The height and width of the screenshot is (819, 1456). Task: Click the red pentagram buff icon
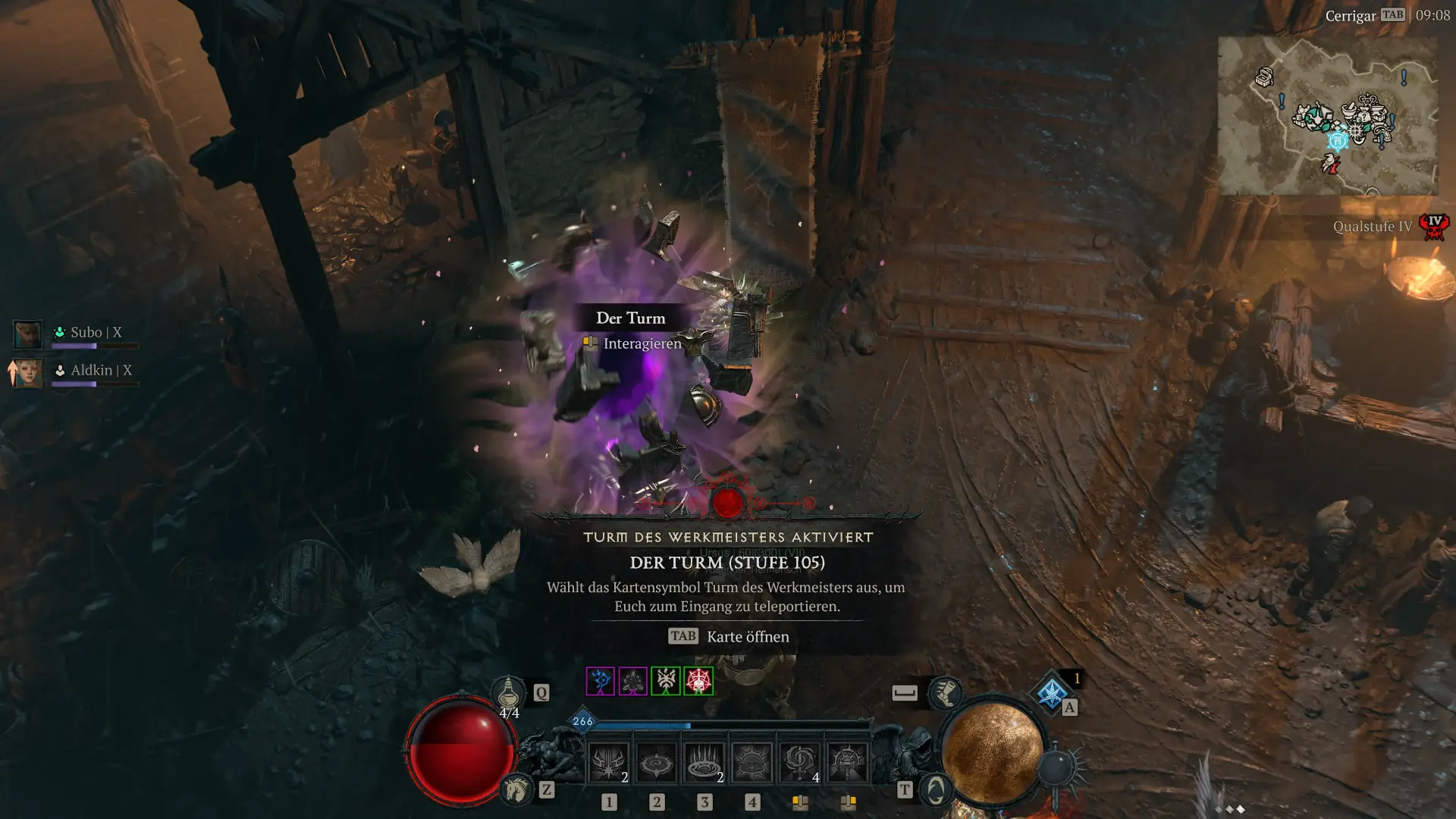[698, 681]
